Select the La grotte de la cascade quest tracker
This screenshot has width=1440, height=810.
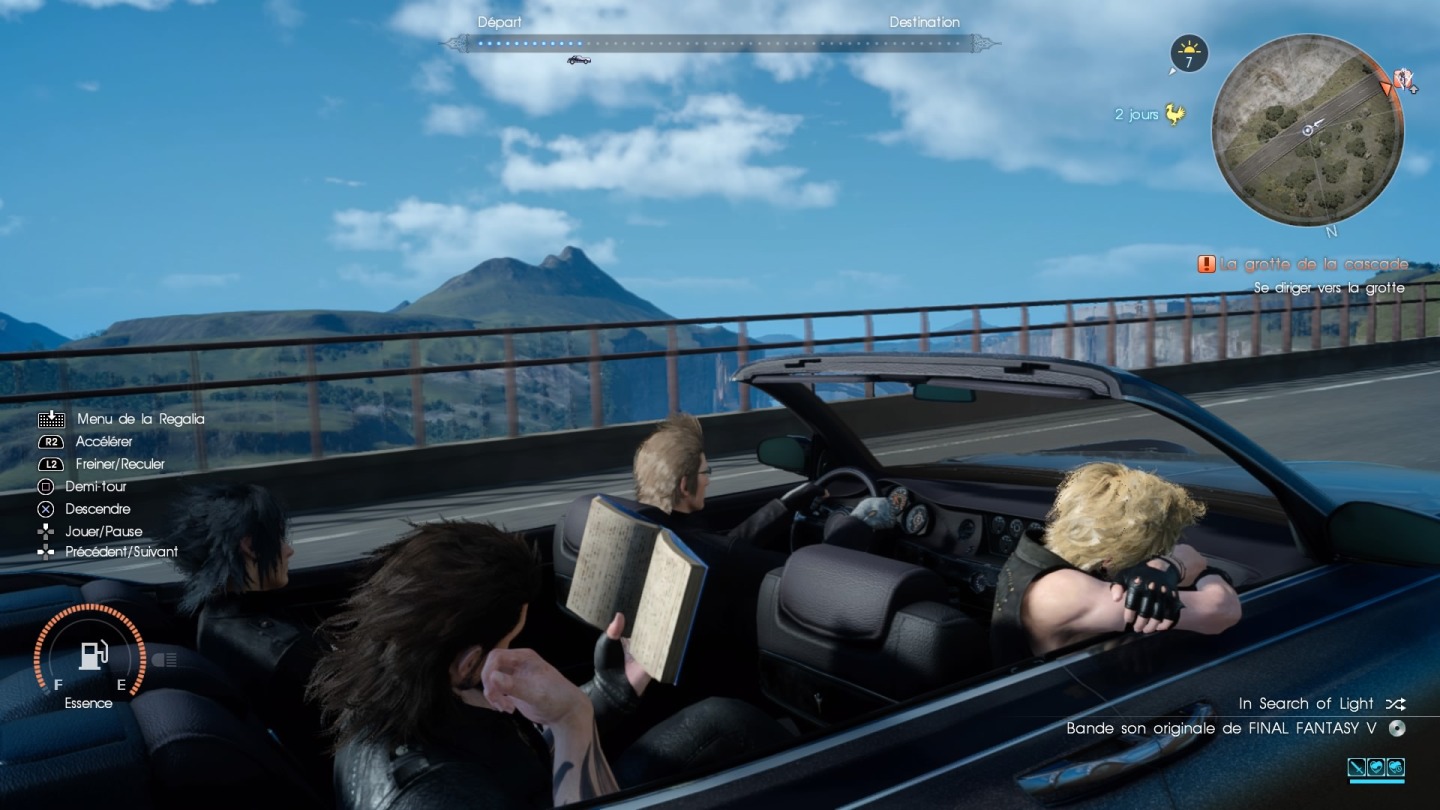pyautogui.click(x=1303, y=265)
